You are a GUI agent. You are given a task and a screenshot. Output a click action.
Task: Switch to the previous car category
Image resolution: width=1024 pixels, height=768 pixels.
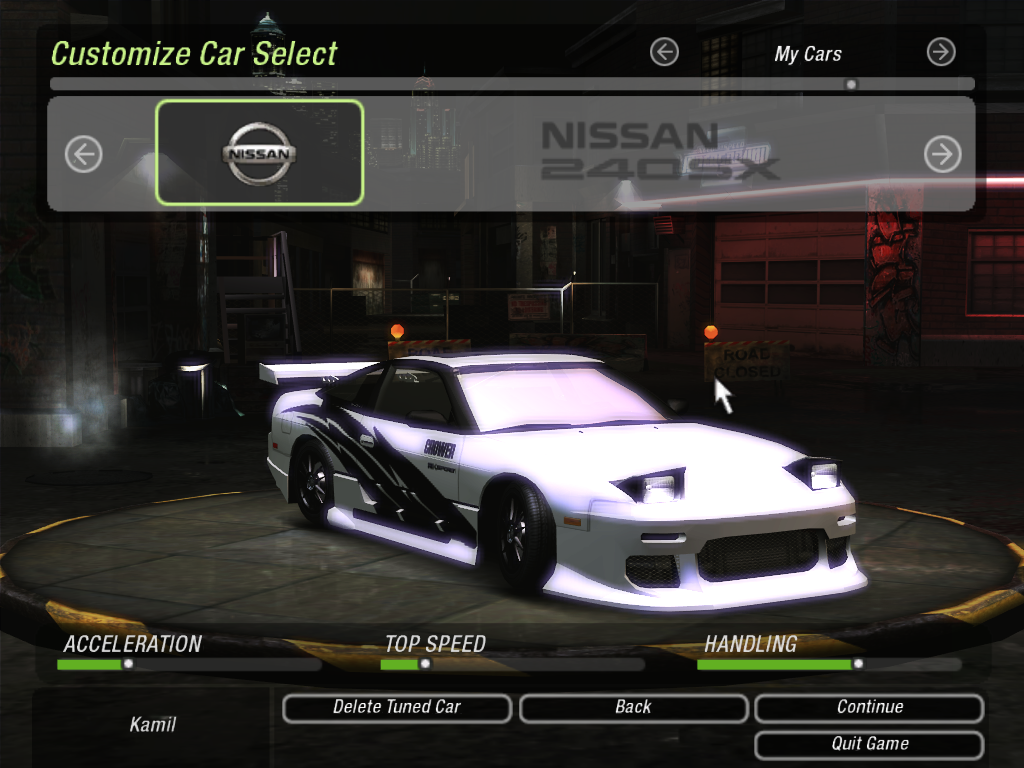(x=664, y=52)
